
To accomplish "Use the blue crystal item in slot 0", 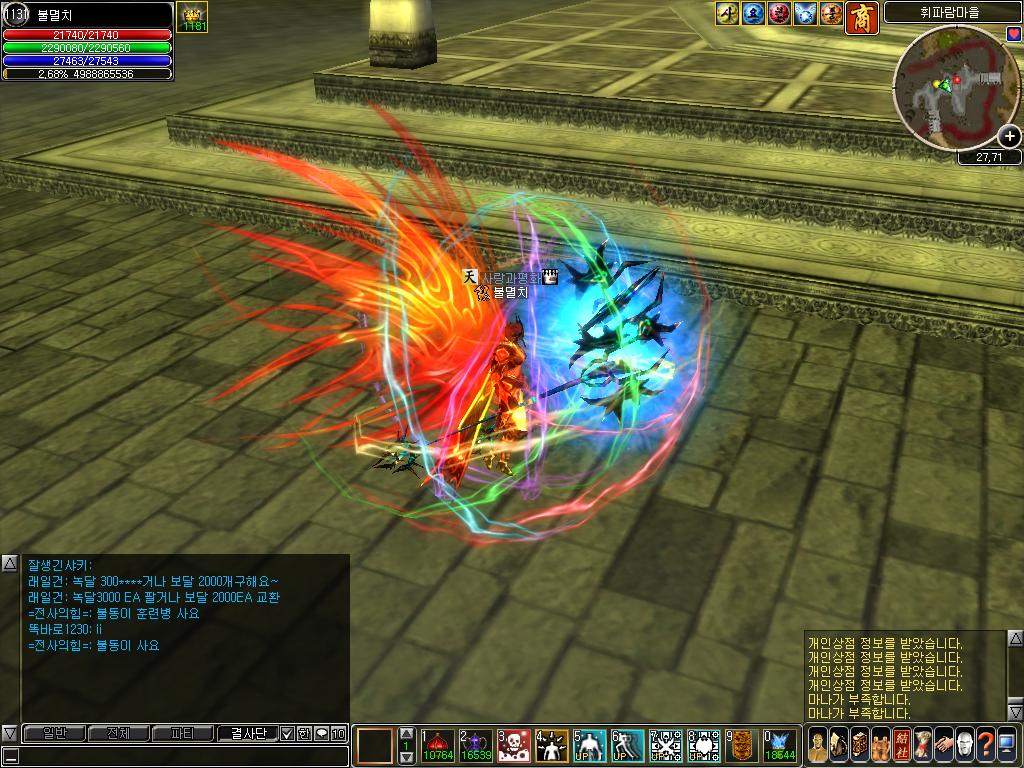I will 779,746.
